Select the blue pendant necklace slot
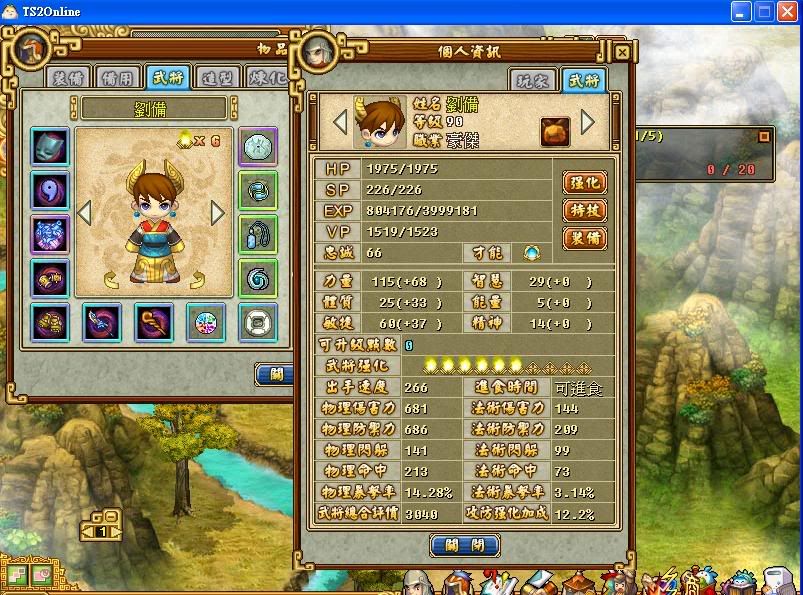 (258, 233)
